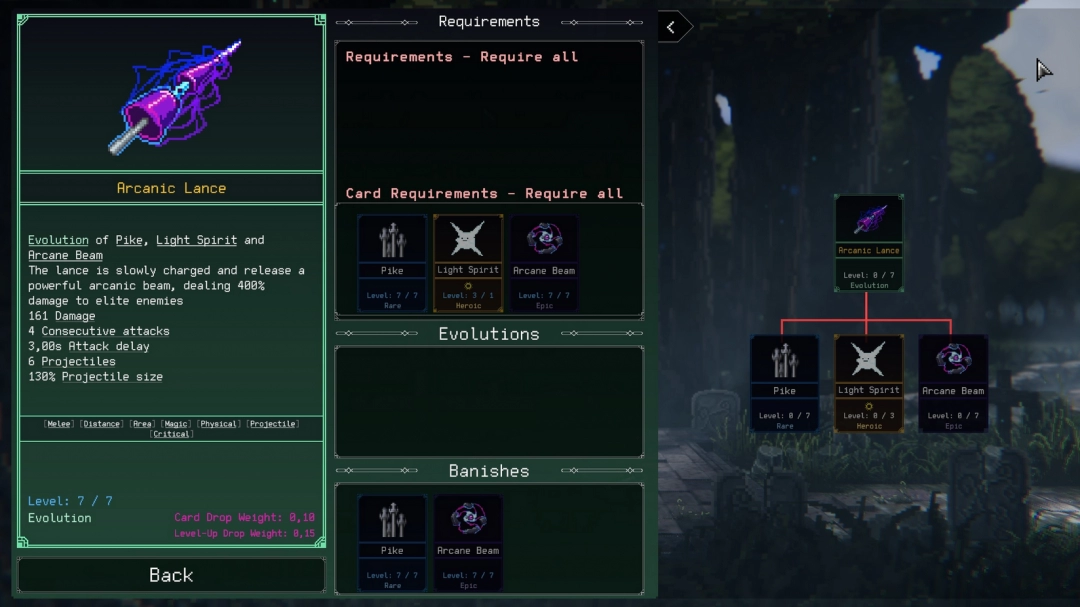Select the Critical tag below the description
Viewport: 1080px width, 607px height.
click(172, 435)
